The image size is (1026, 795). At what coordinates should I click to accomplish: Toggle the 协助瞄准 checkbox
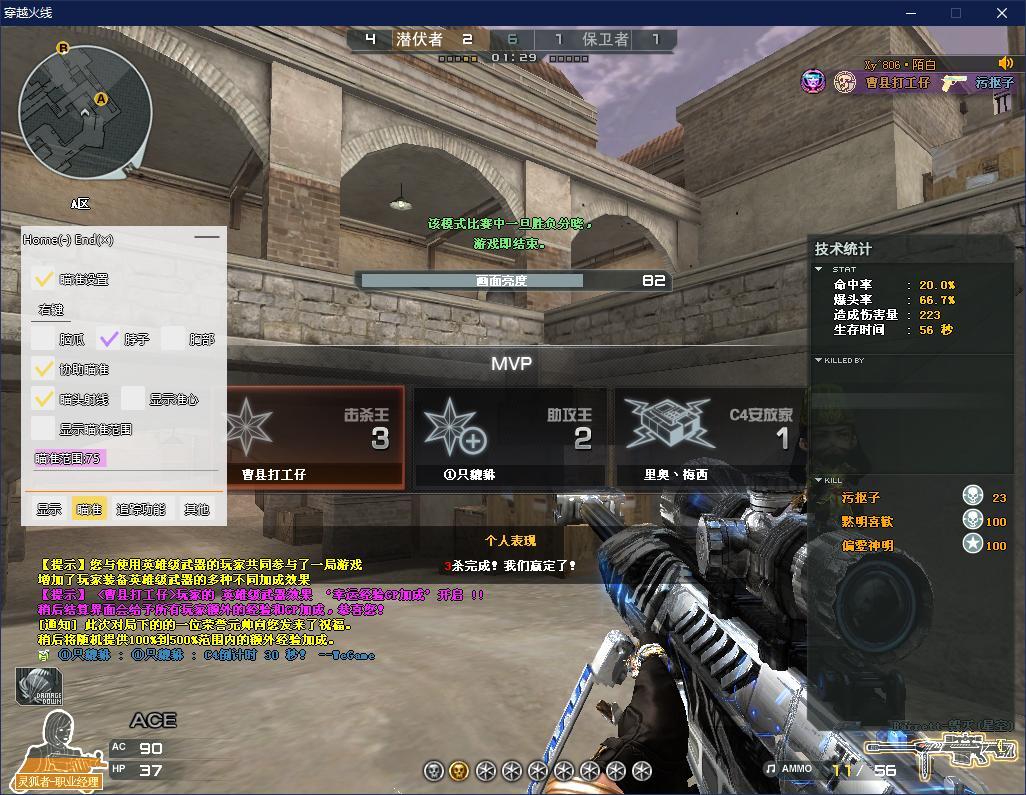point(43,369)
